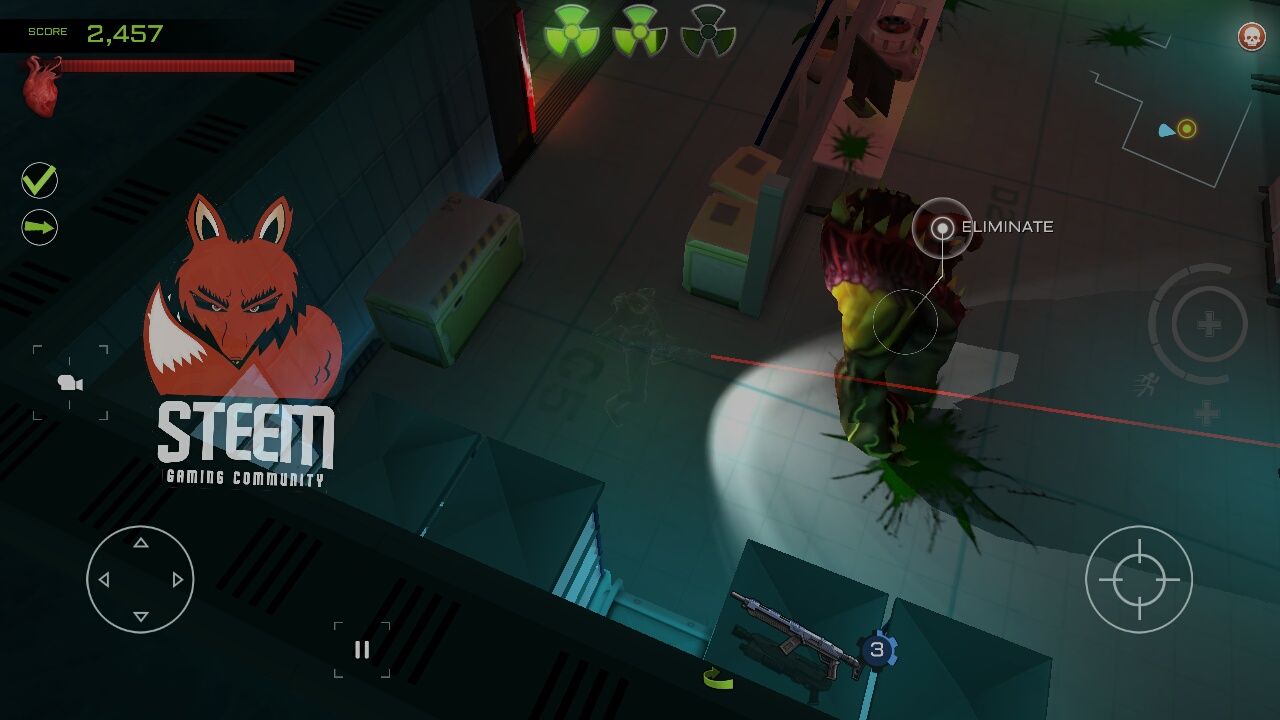Fire using the crosshair shoot button
The width and height of the screenshot is (1280, 720).
pyautogui.click(x=1138, y=579)
